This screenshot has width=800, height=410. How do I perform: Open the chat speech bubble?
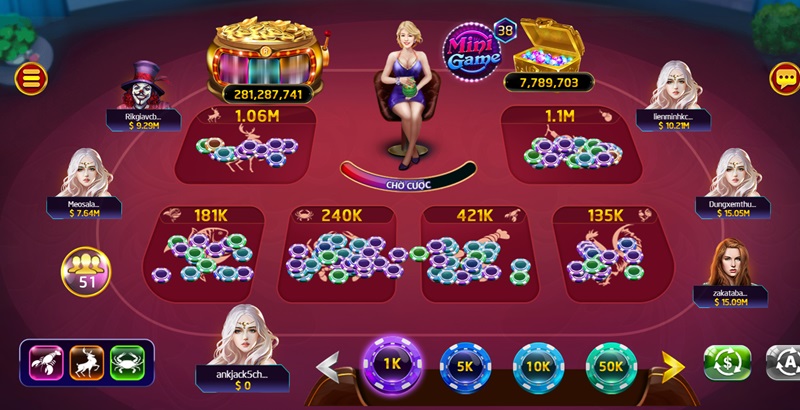tap(783, 77)
